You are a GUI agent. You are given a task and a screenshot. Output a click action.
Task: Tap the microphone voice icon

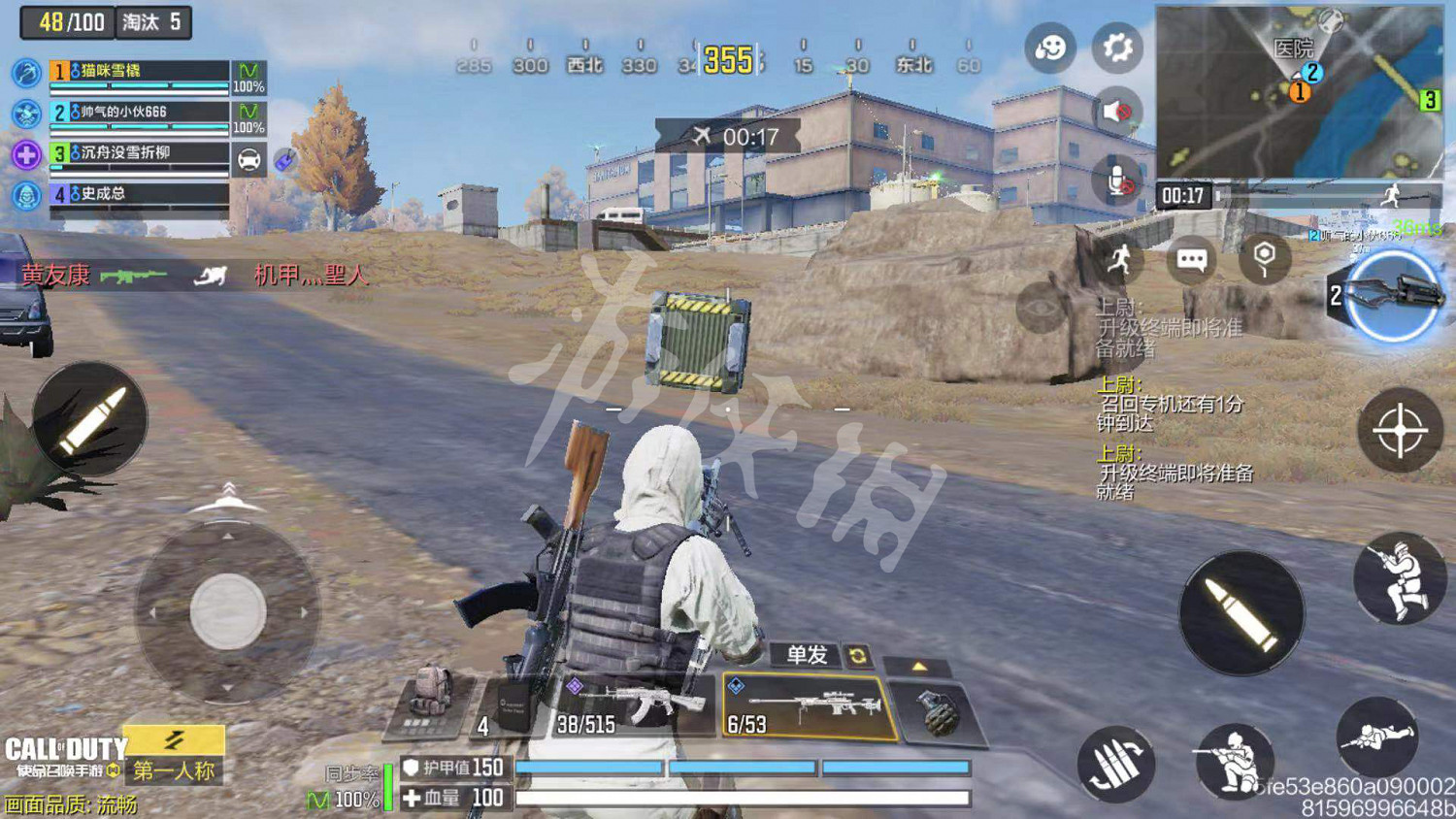click(x=1117, y=180)
